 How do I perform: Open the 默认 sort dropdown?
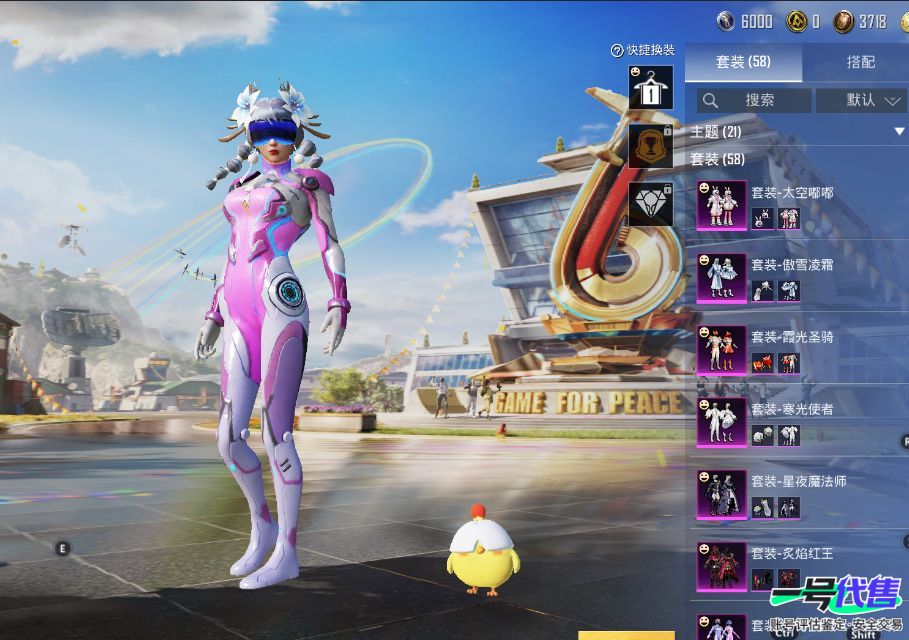tap(861, 100)
